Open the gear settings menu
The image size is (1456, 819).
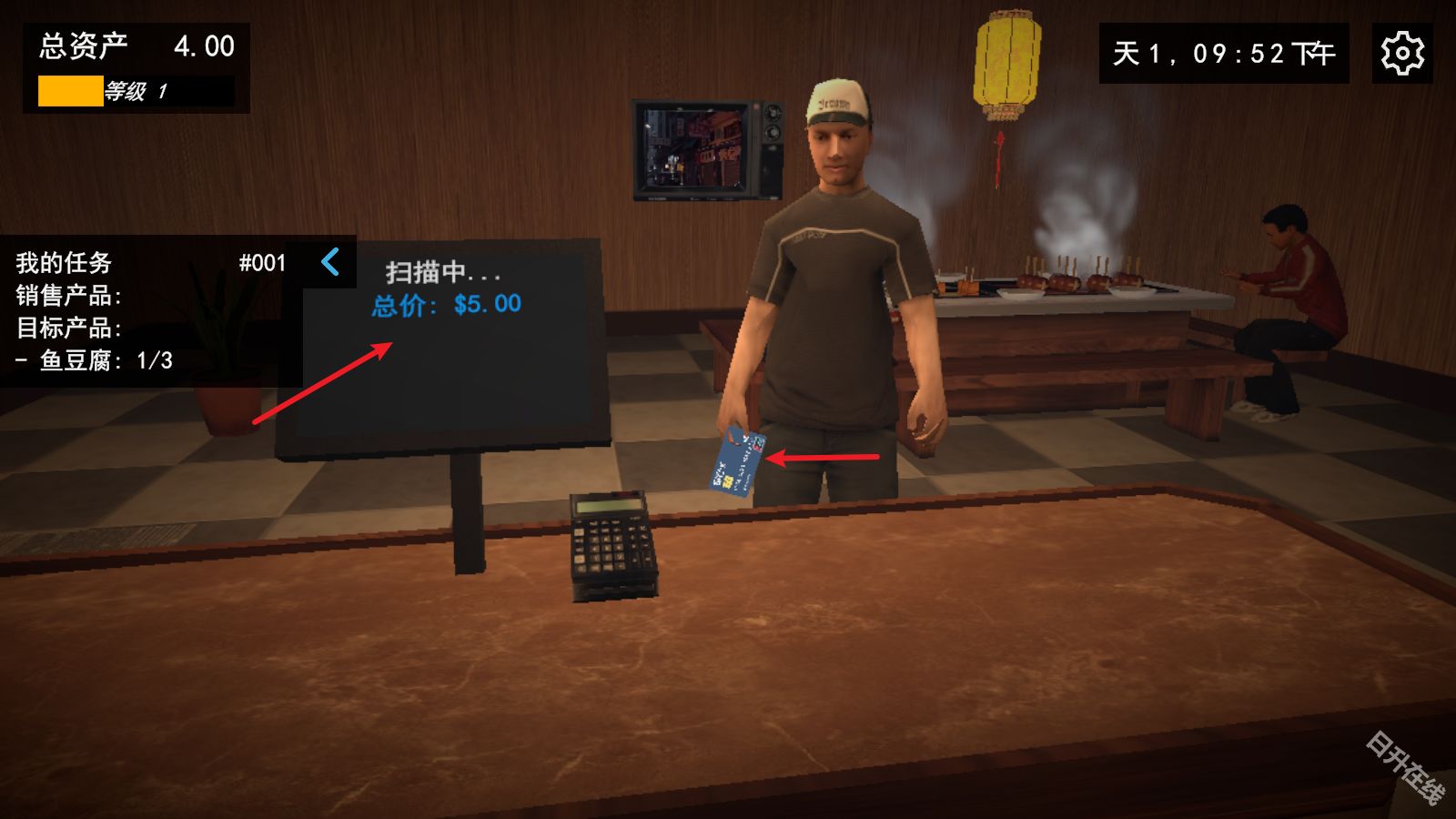1401,54
